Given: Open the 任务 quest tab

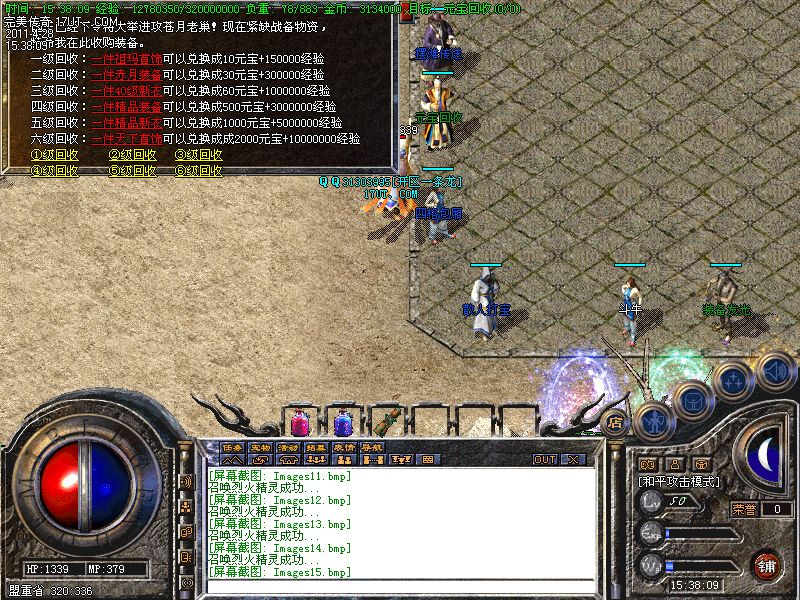Looking at the screenshot, I should pos(232,447).
